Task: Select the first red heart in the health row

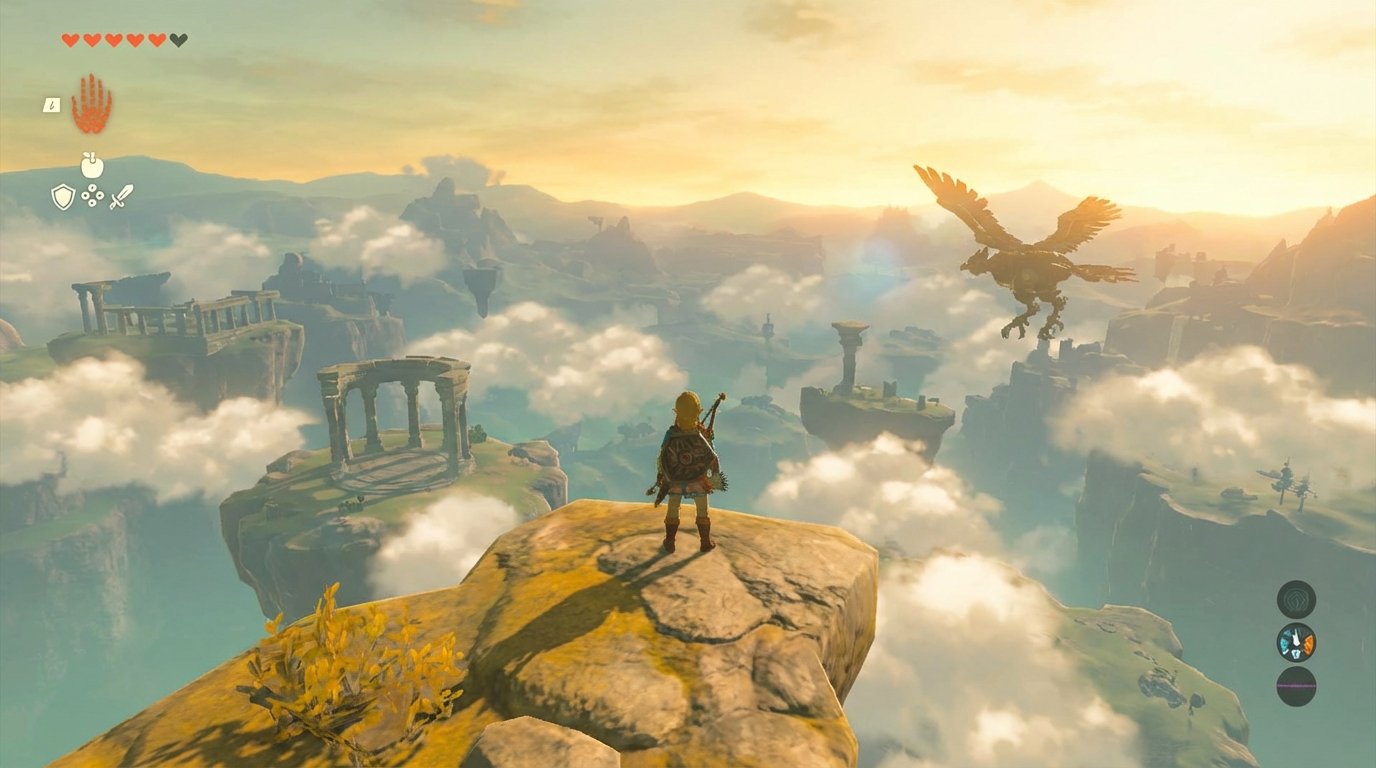Action: [69, 41]
